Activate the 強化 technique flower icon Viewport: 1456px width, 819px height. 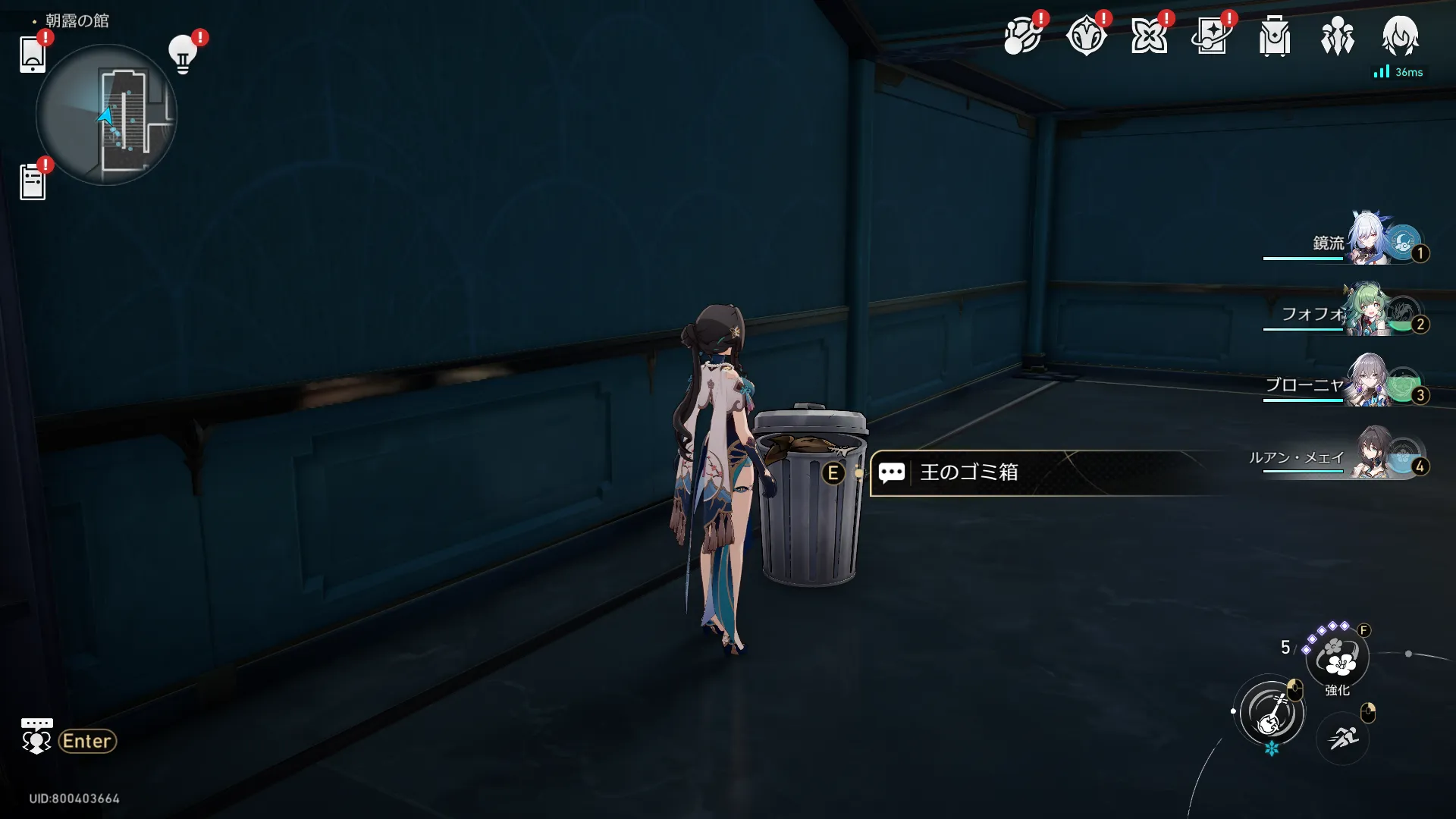pyautogui.click(x=1338, y=657)
